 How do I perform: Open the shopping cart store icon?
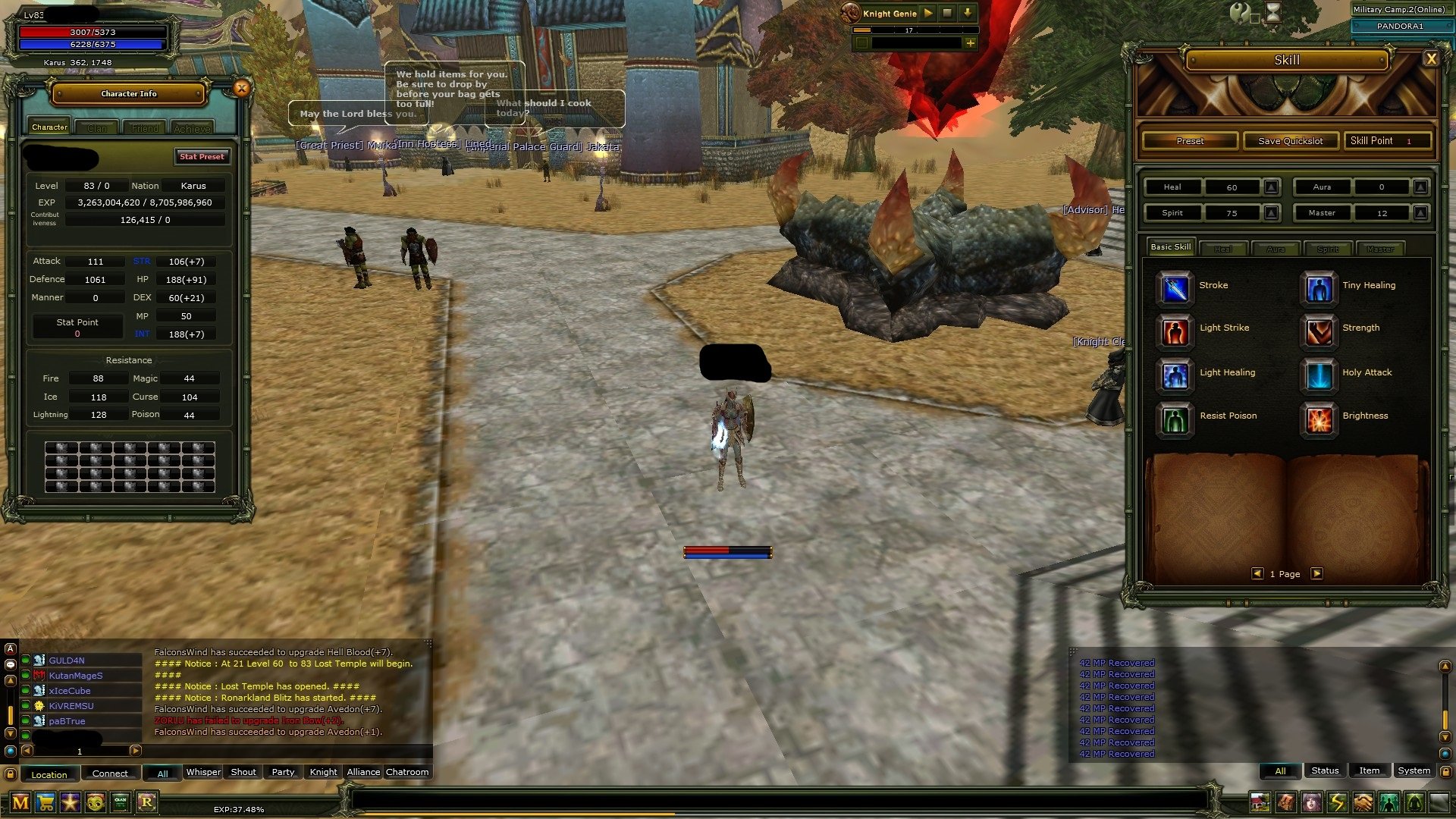pyautogui.click(x=45, y=802)
